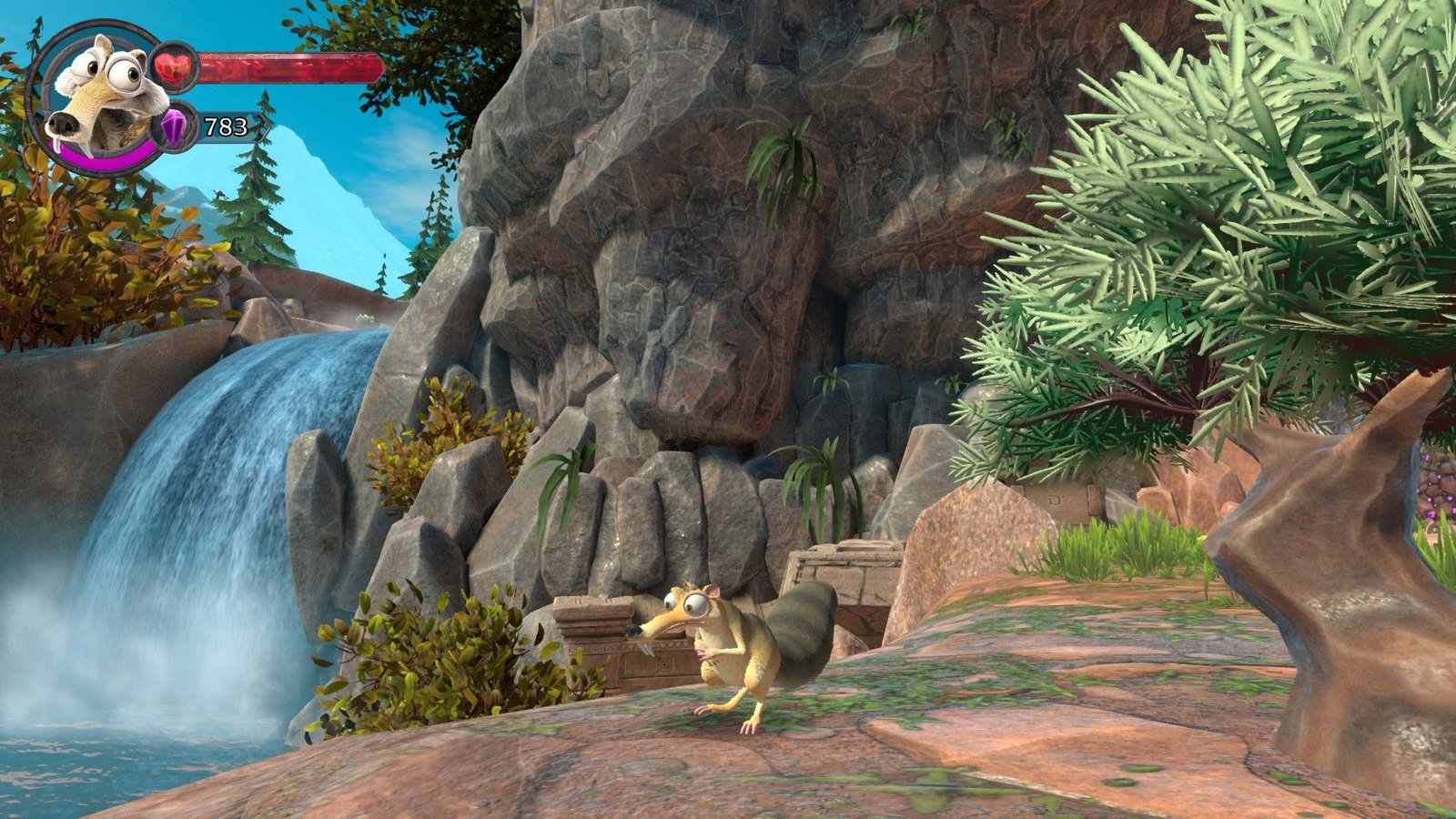Viewport: 1456px width, 819px height.
Task: Click the purple crystal currency icon
Action: point(174,126)
